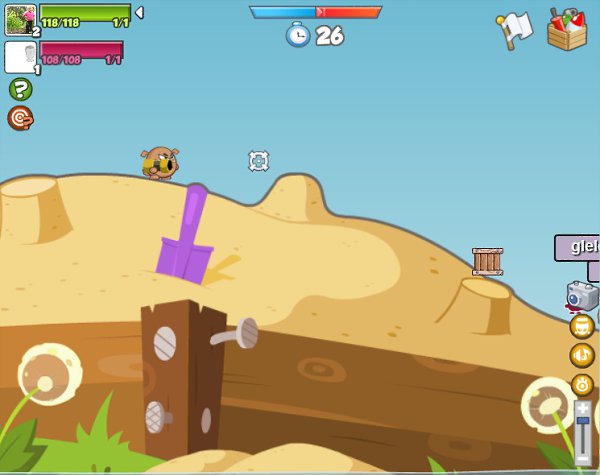Screen dimensions: 600x475
Task: Click the orange target hint button
Action: 20,118
